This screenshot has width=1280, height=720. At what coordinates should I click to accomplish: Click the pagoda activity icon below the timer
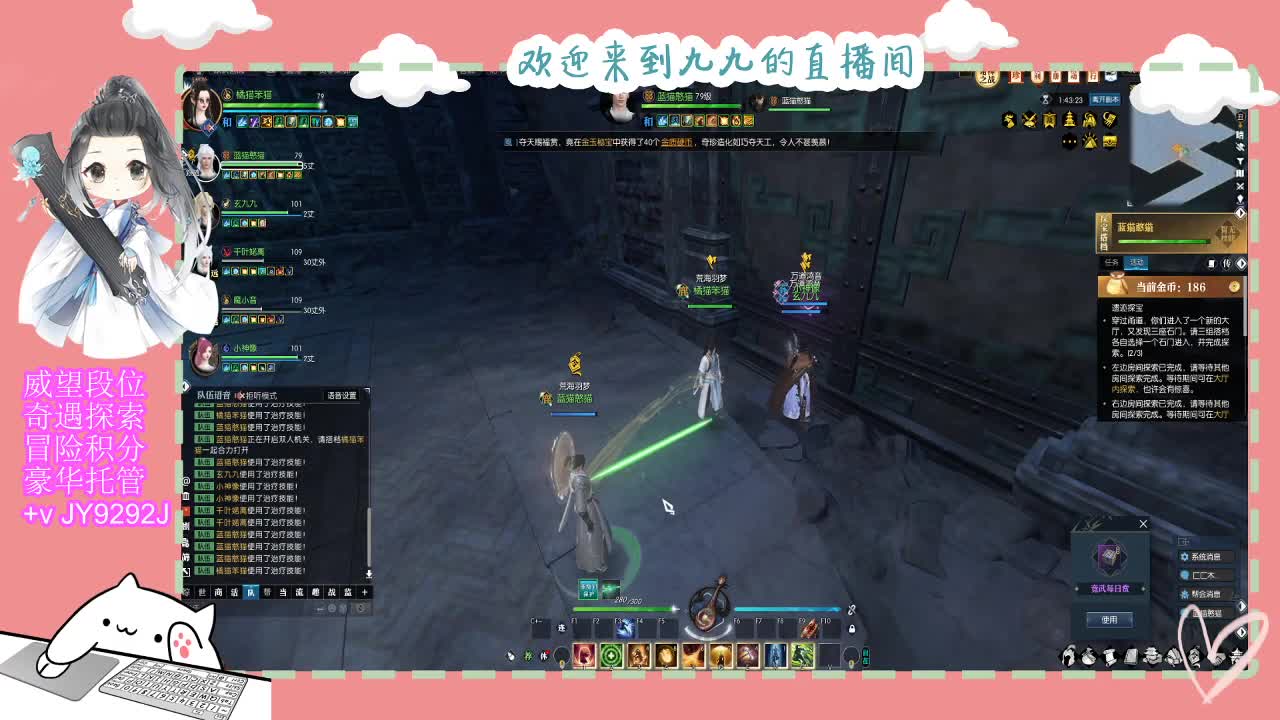(1069, 121)
